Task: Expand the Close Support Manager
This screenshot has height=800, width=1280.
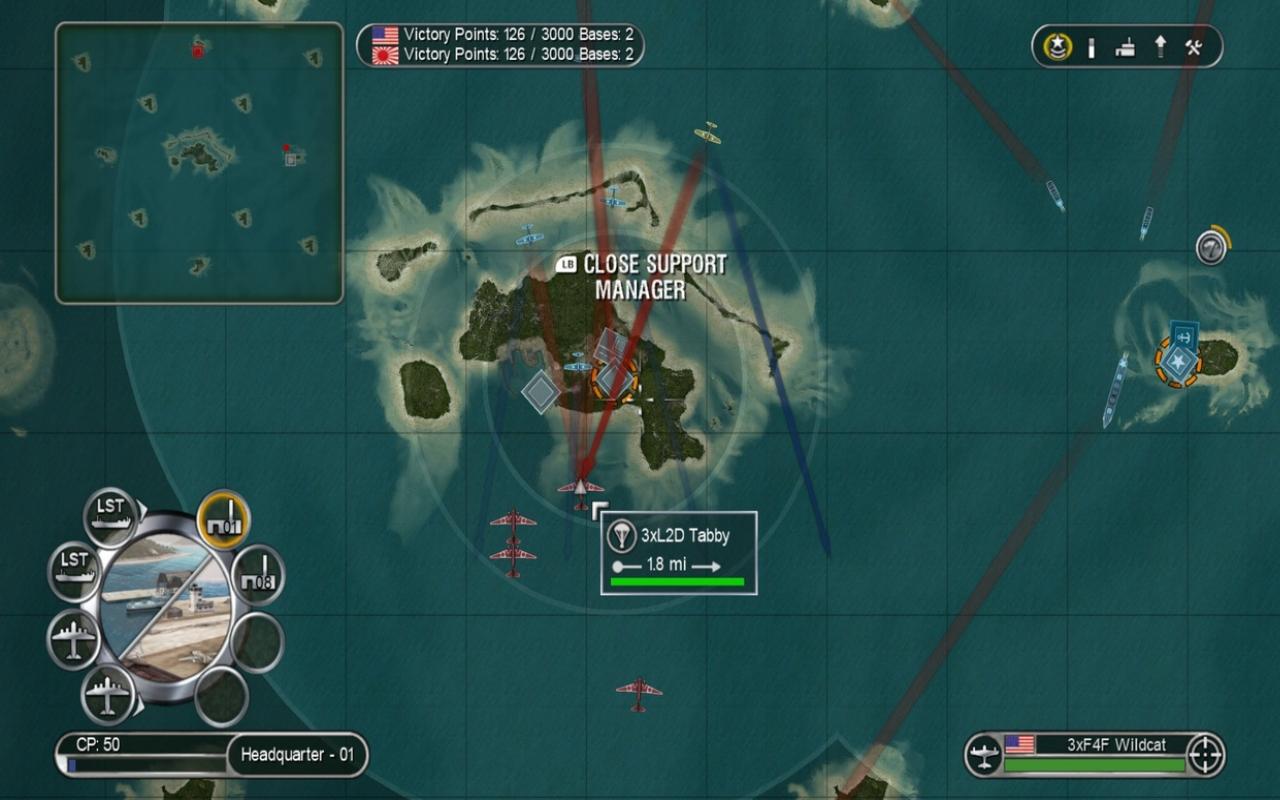Action: tap(644, 275)
